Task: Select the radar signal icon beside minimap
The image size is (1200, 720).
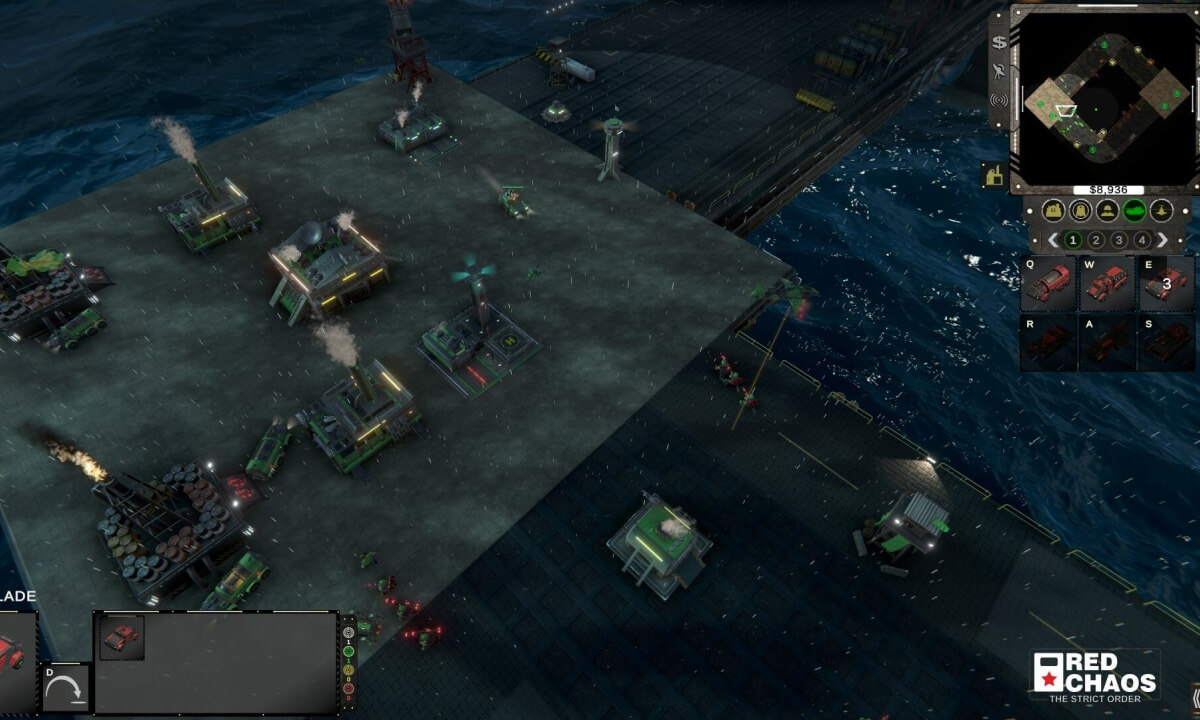Action: coord(998,99)
